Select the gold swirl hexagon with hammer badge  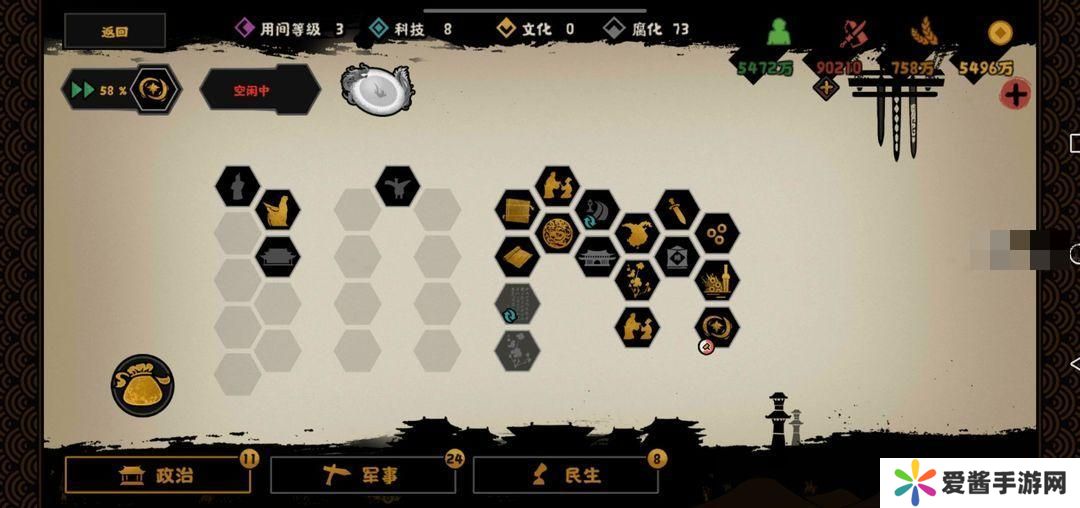tap(717, 326)
